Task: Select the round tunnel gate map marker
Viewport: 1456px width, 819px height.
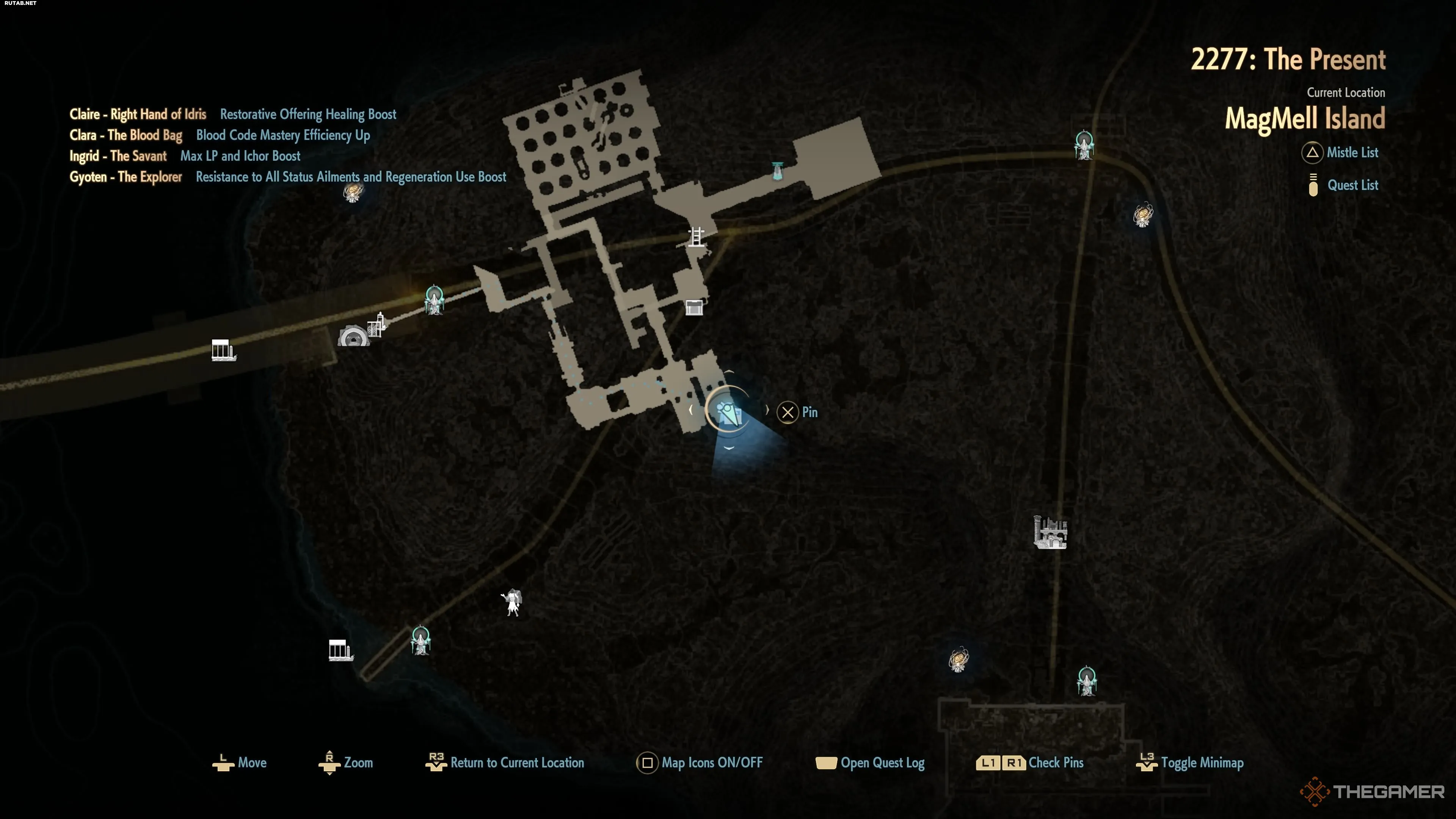Action: coord(353,336)
